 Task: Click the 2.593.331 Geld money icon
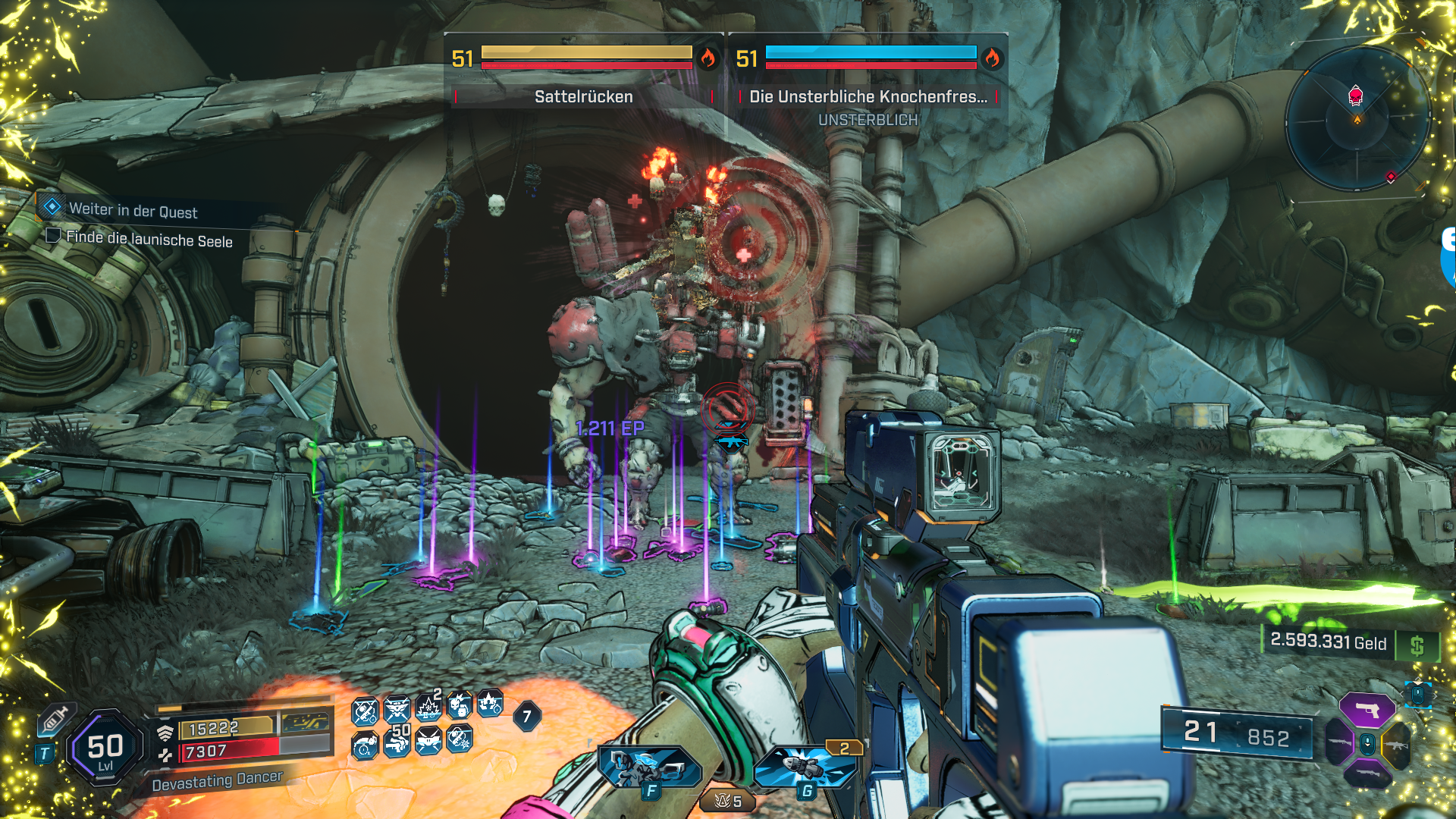[1417, 646]
